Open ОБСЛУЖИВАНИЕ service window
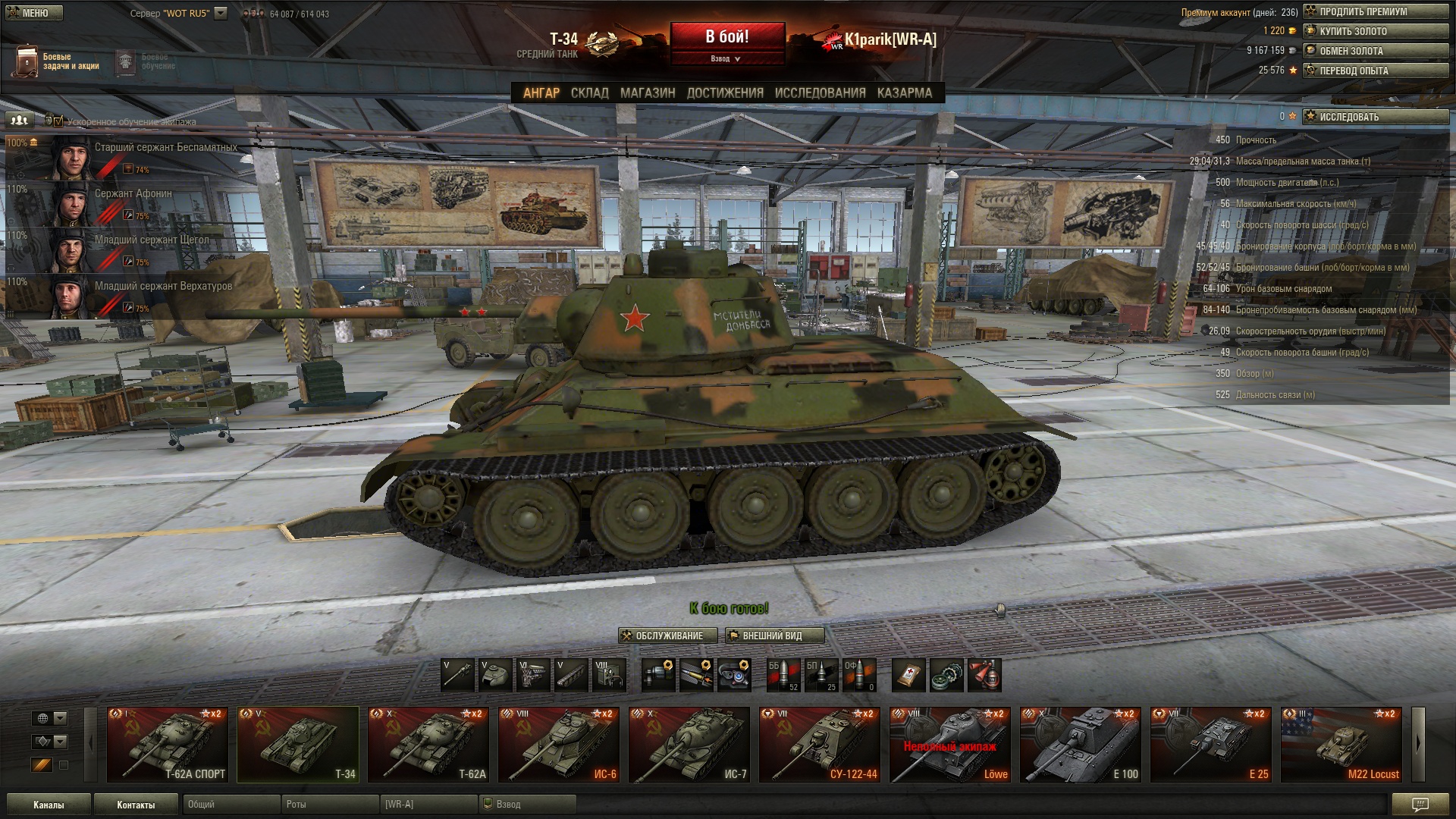1456x819 pixels. pos(668,635)
